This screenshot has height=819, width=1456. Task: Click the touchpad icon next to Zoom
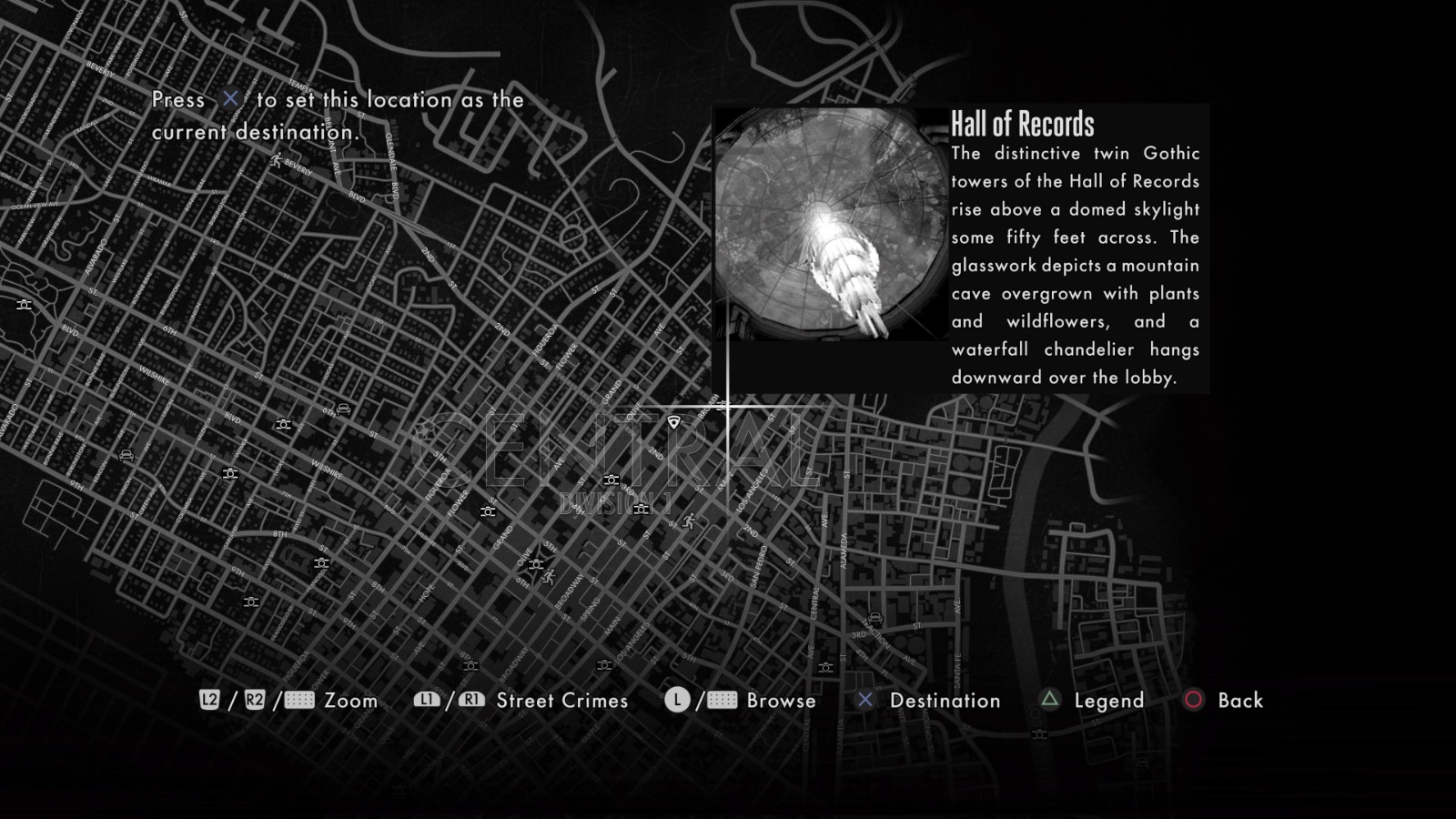[300, 701]
